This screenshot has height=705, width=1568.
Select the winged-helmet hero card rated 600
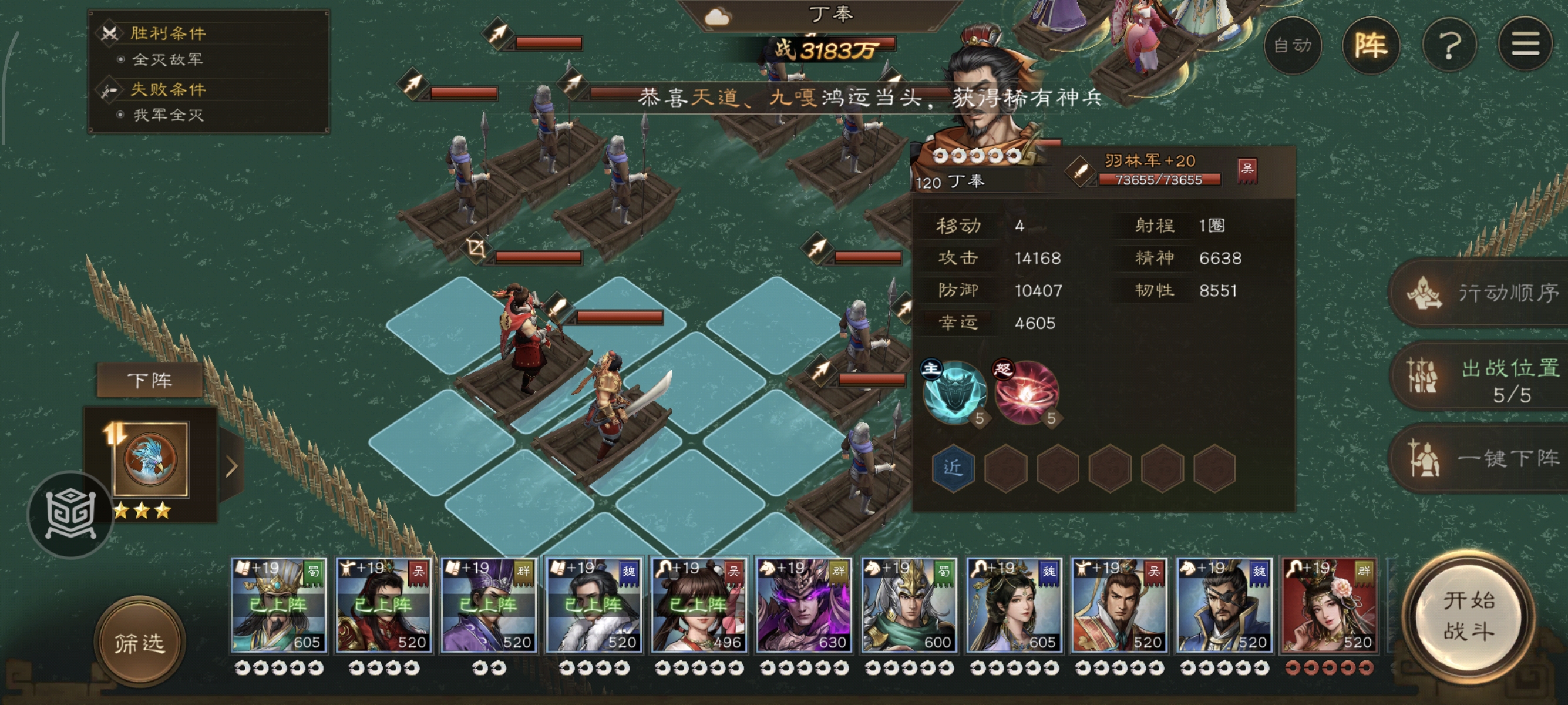[909, 605]
